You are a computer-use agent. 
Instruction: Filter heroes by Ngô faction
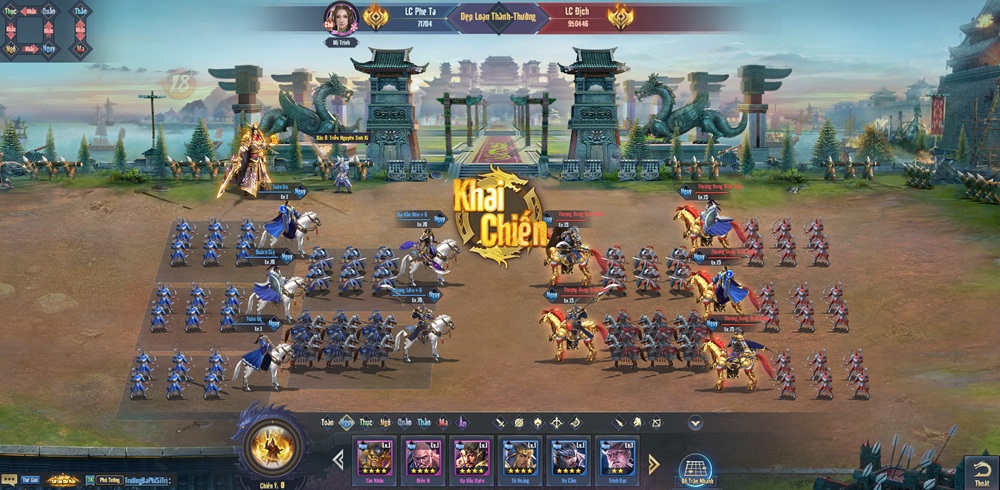click(x=384, y=422)
